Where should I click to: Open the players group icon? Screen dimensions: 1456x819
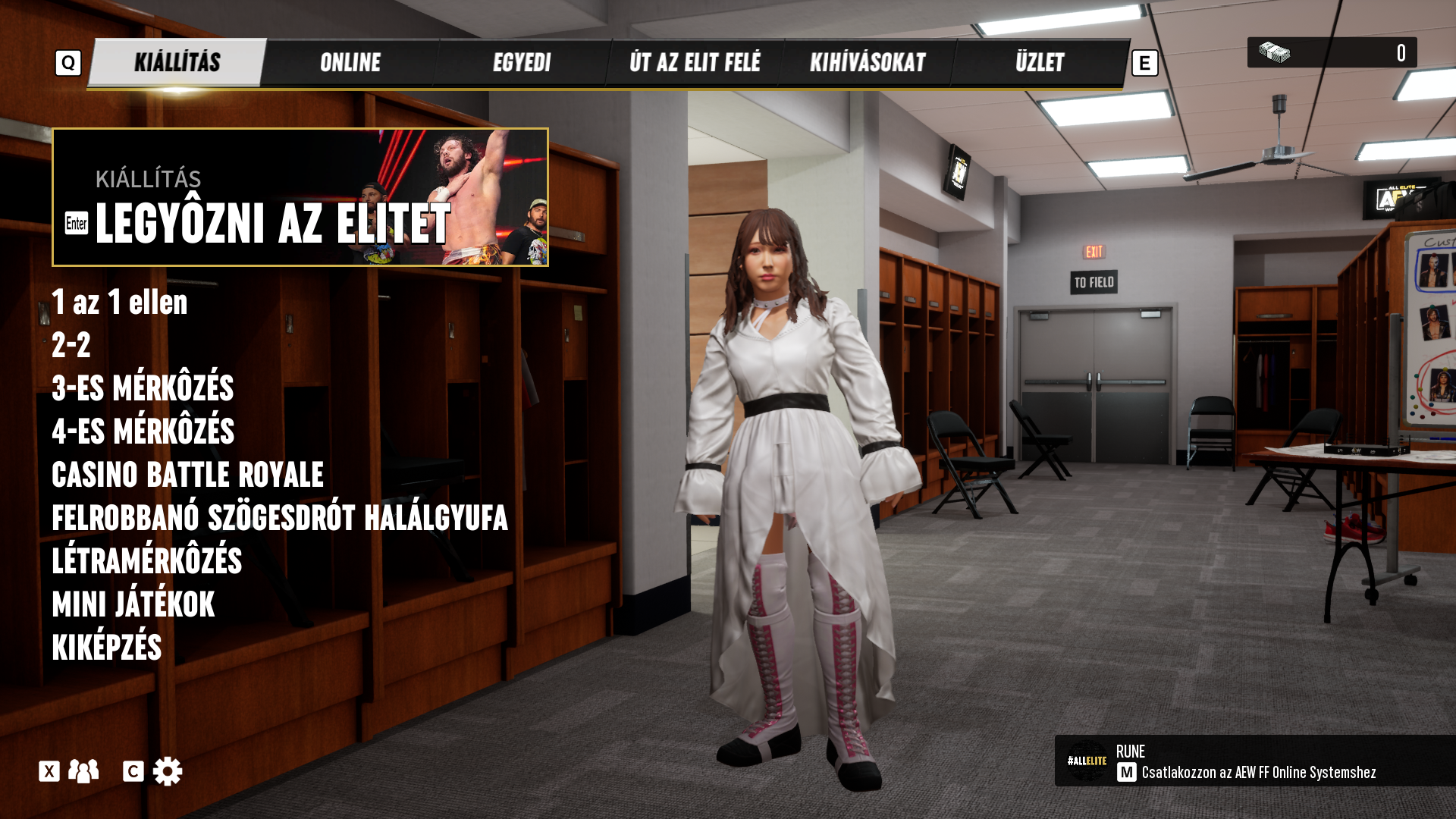(x=83, y=771)
